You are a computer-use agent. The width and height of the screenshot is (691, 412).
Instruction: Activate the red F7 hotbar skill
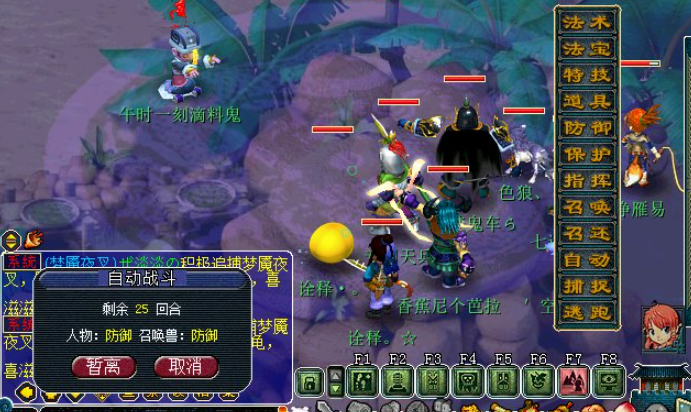pyautogui.click(x=573, y=381)
